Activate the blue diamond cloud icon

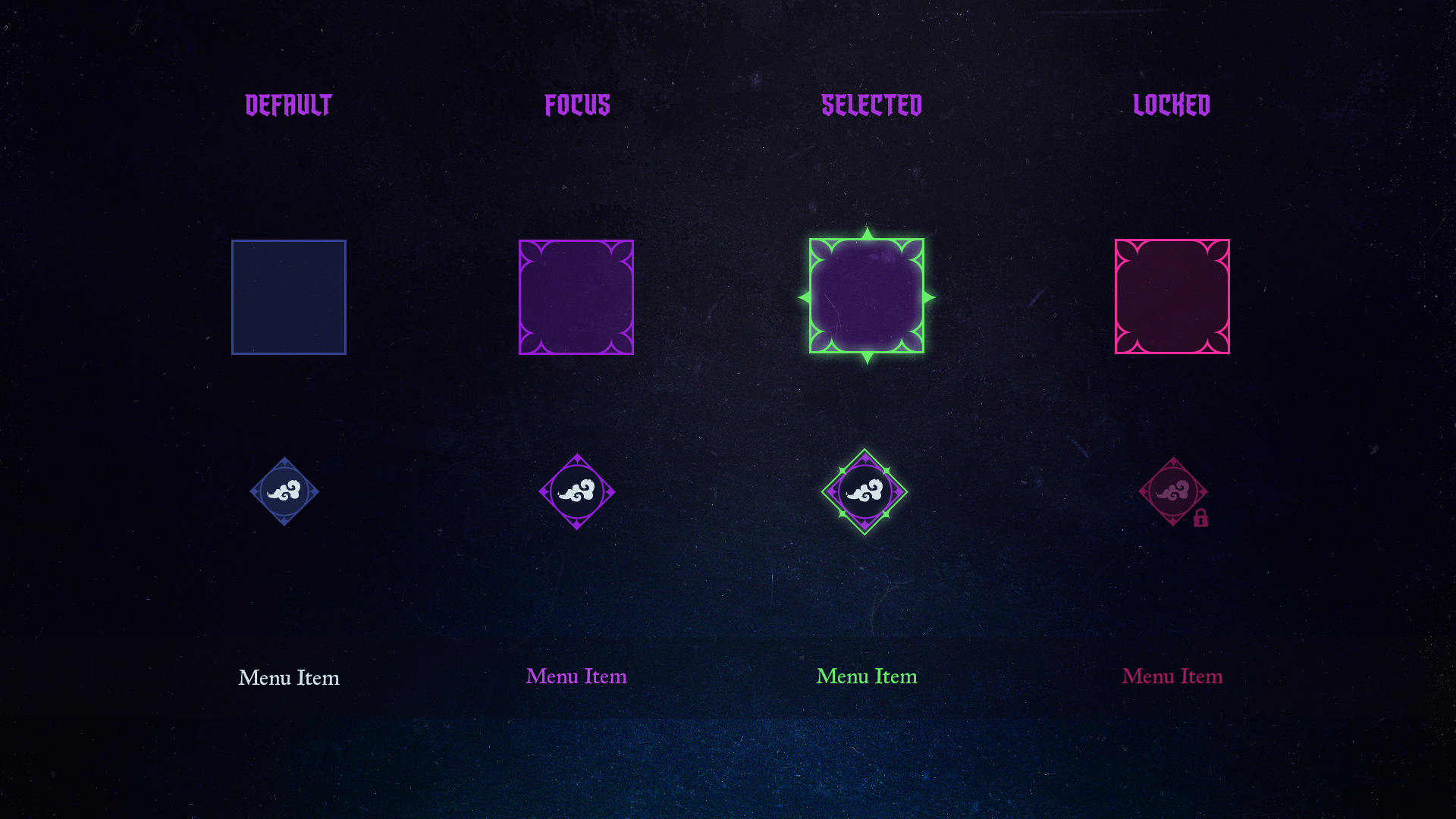[x=284, y=491]
